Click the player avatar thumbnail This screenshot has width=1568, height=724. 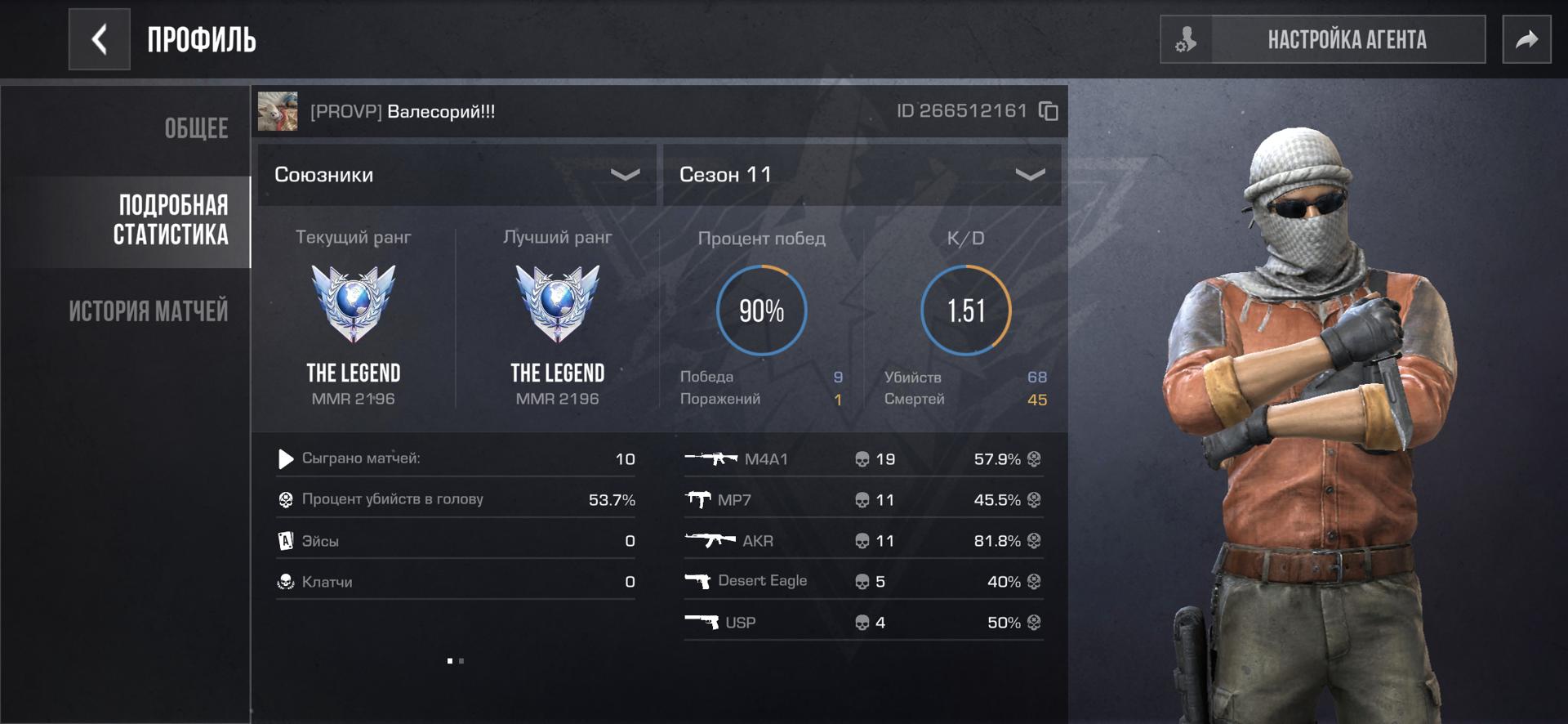point(278,111)
